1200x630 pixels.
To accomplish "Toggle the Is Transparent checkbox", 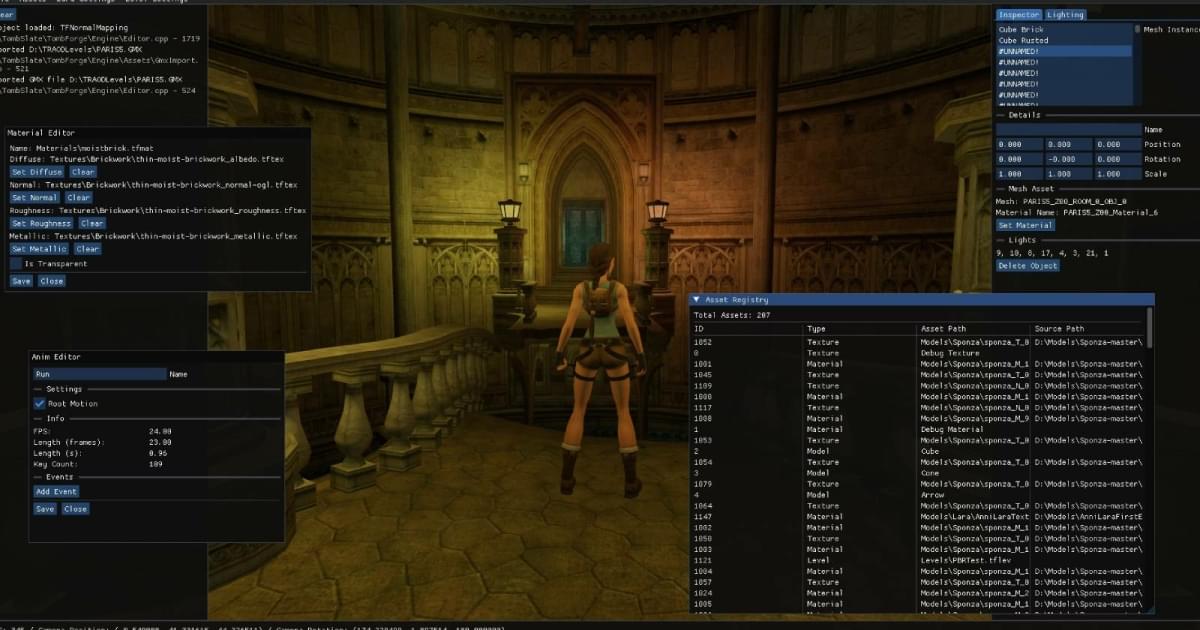I will click(x=16, y=264).
